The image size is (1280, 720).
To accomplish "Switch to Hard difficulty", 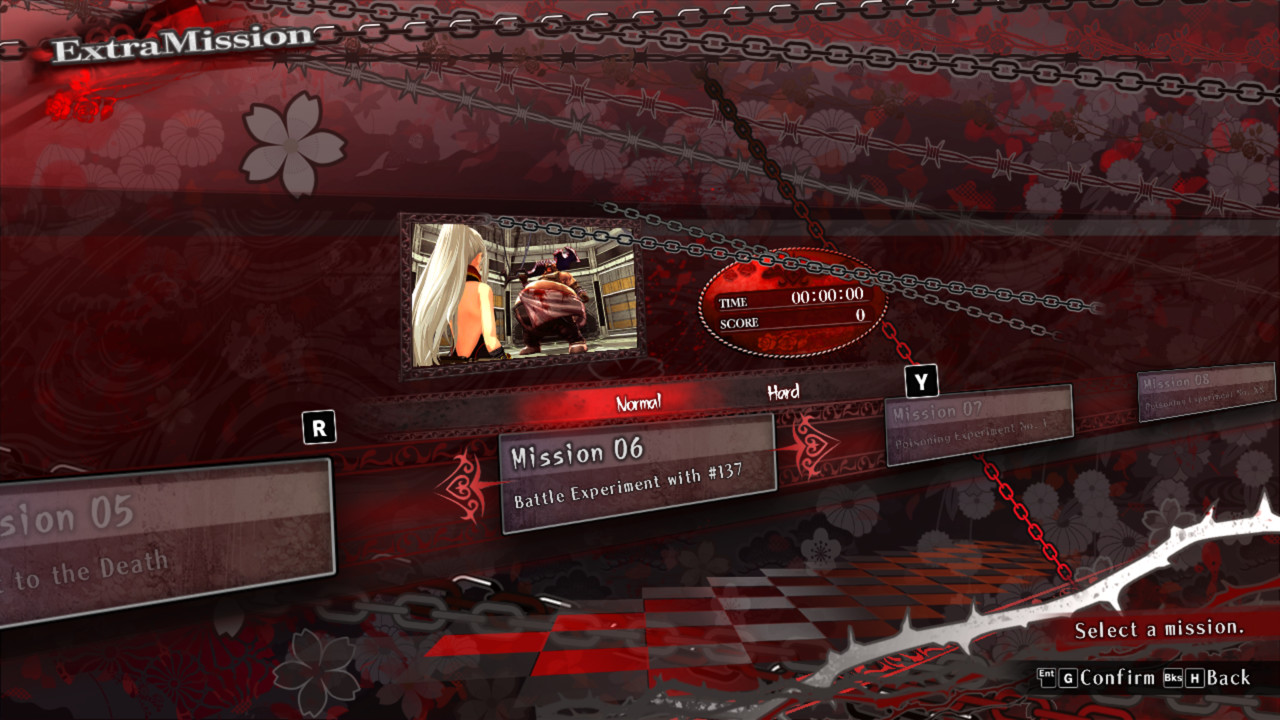I will tap(783, 392).
